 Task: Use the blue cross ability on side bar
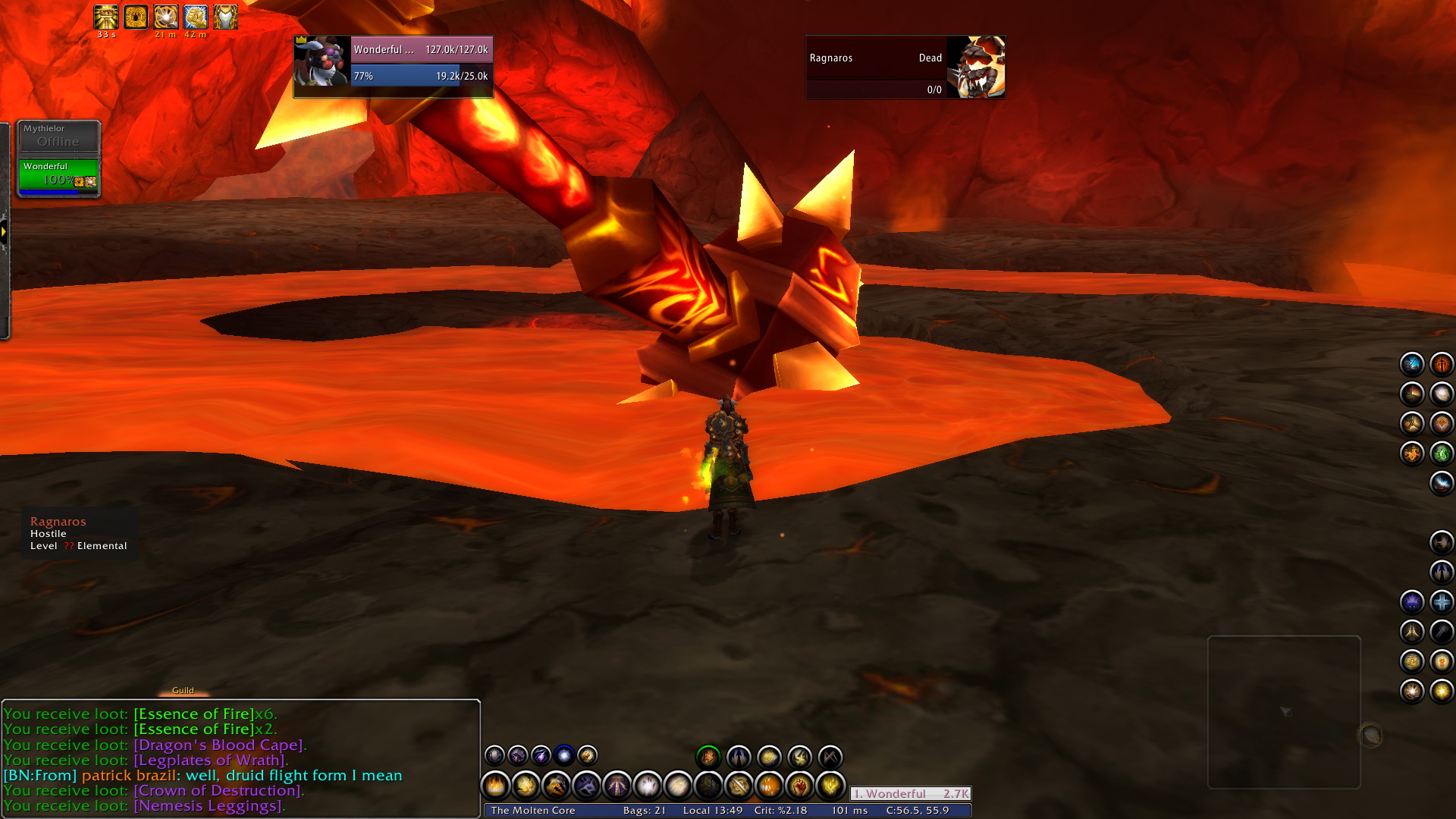point(1441,601)
